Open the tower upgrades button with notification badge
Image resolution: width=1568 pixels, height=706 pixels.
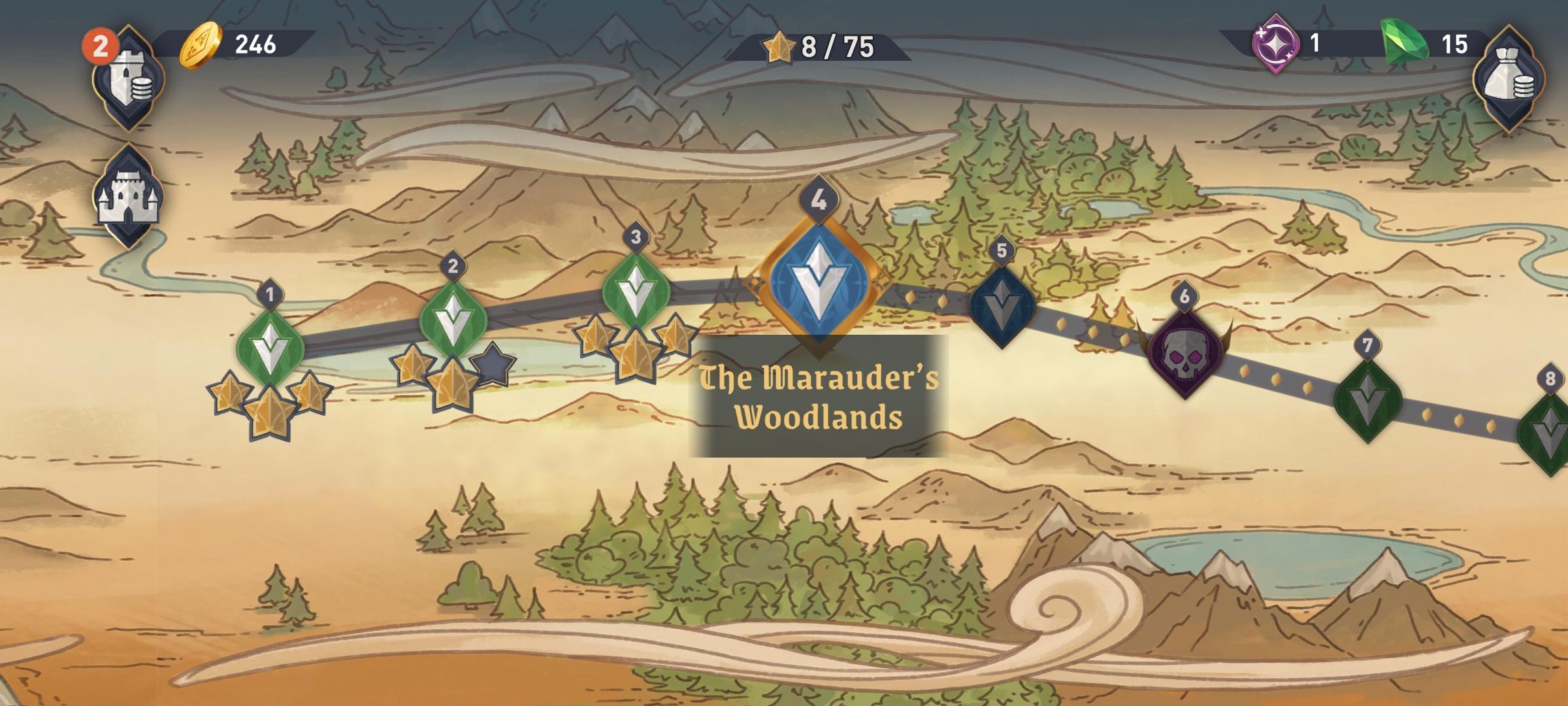(x=128, y=78)
